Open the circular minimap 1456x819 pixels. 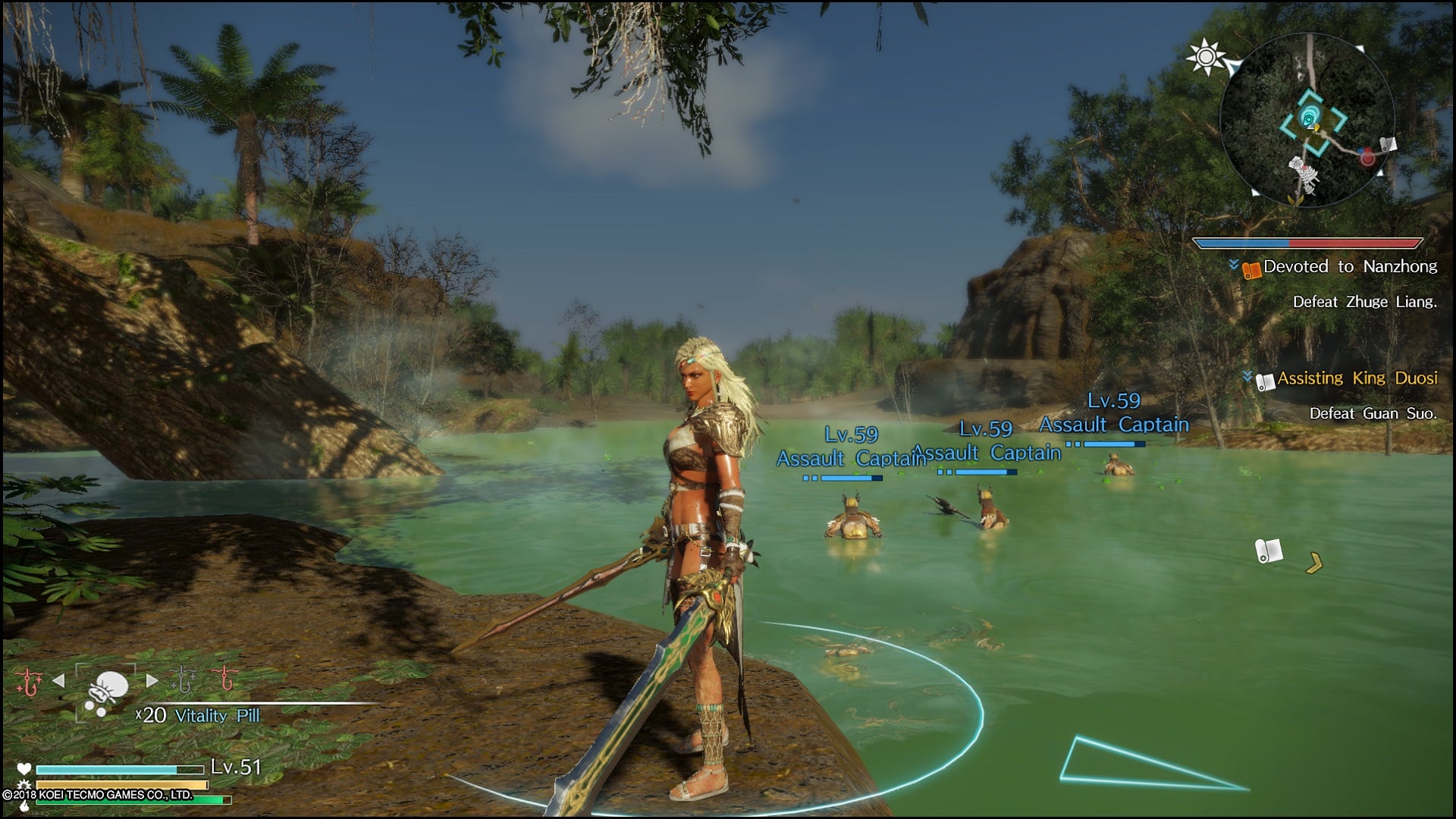coord(1307,121)
